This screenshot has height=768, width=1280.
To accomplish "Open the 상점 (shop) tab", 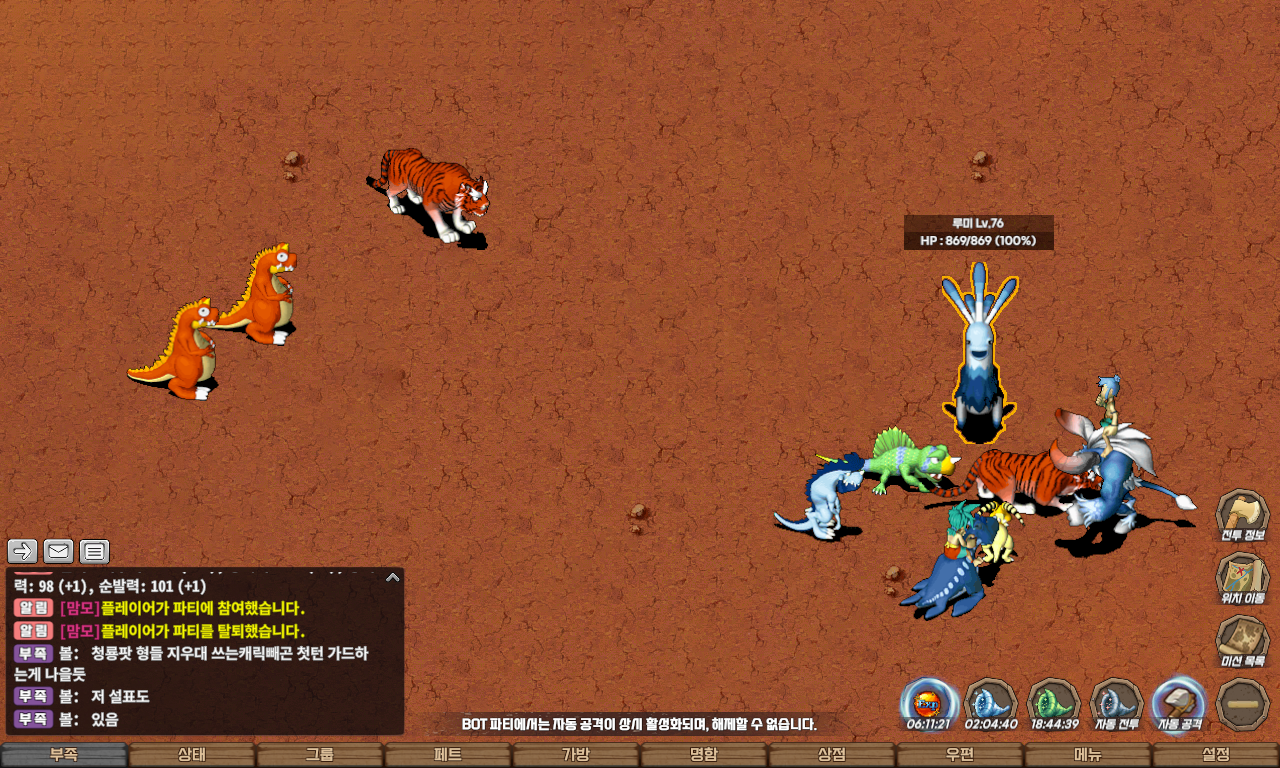I will (x=832, y=755).
